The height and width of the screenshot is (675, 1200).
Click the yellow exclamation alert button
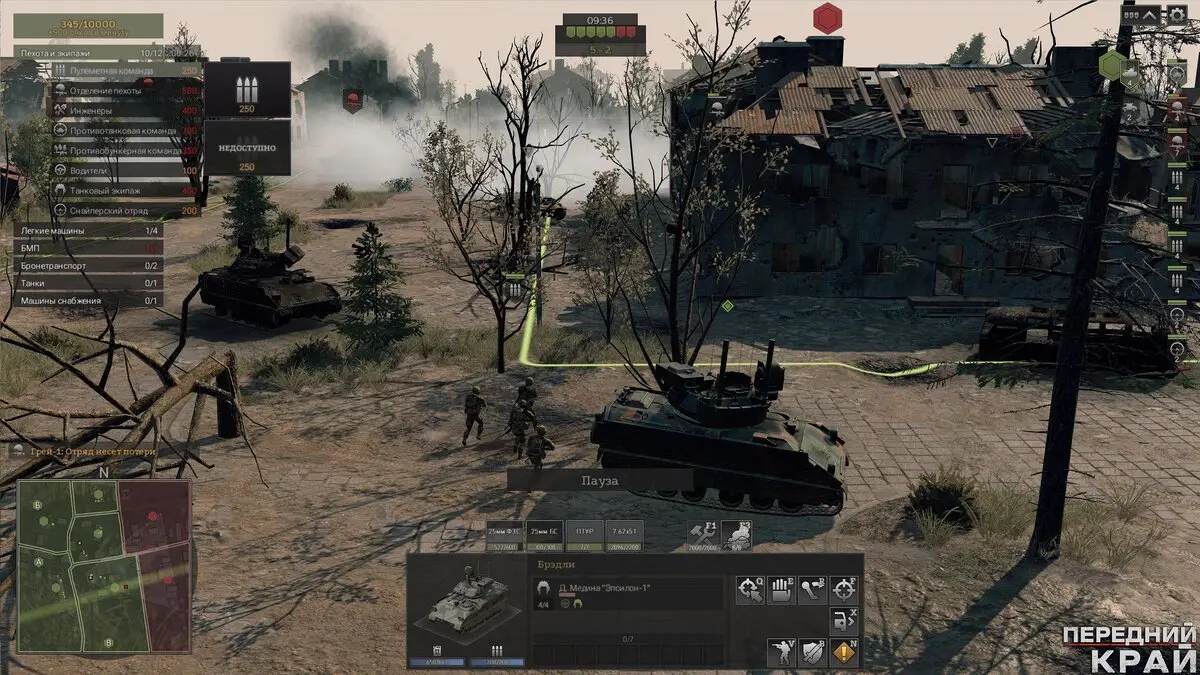tap(845, 653)
